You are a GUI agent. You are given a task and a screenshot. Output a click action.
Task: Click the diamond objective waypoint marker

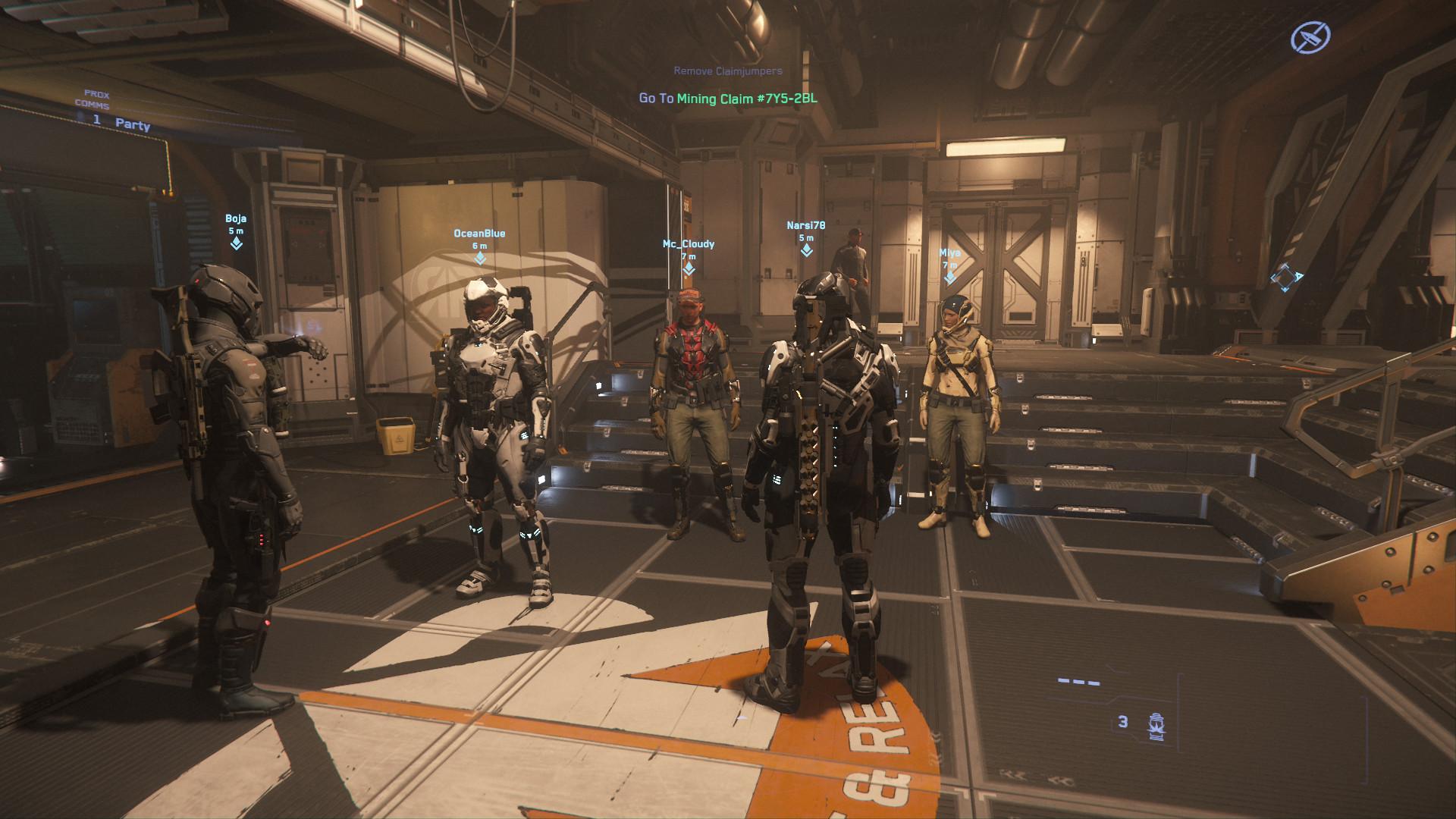pyautogui.click(x=1285, y=278)
